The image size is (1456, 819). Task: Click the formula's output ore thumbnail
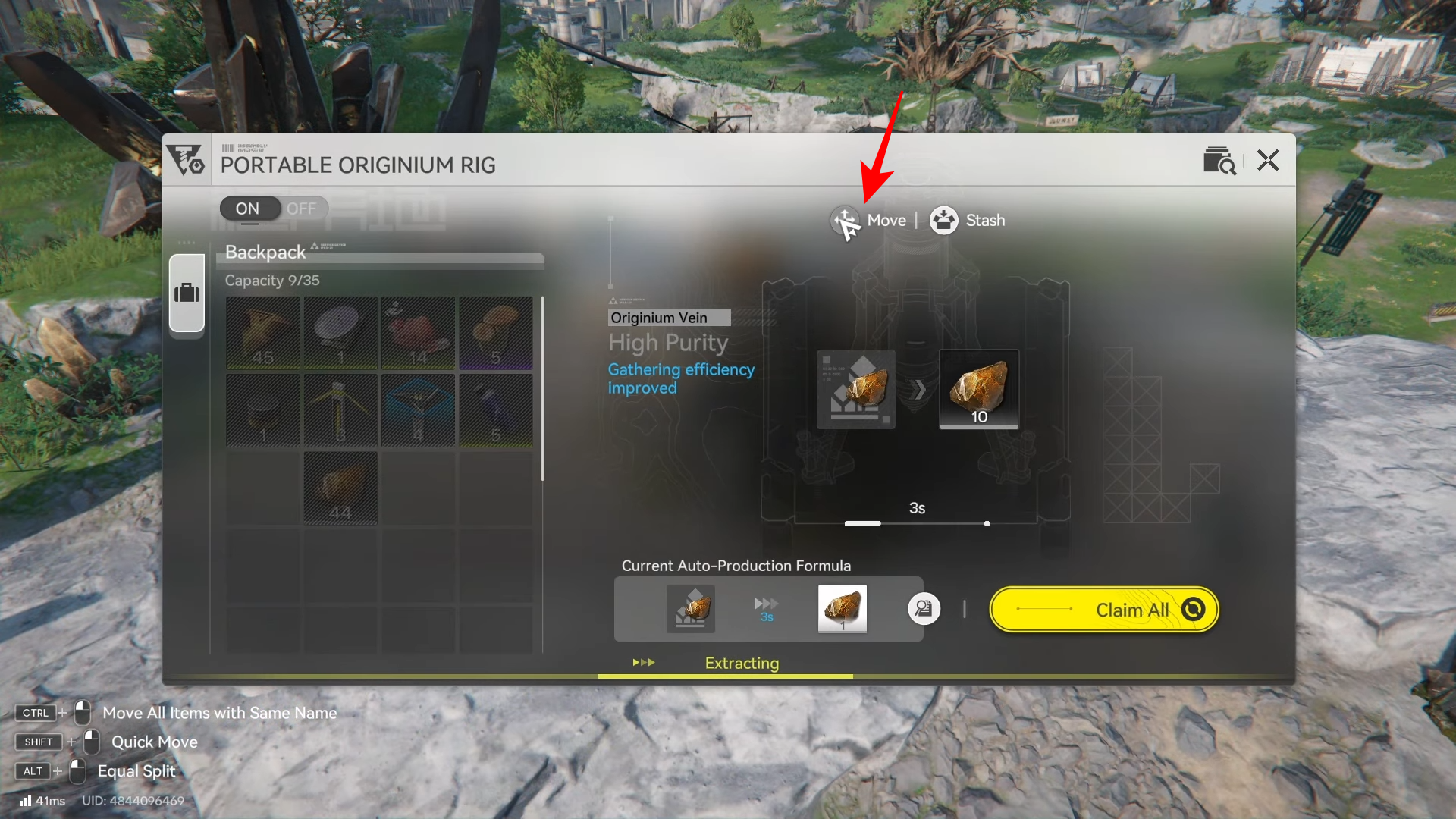[x=842, y=608]
